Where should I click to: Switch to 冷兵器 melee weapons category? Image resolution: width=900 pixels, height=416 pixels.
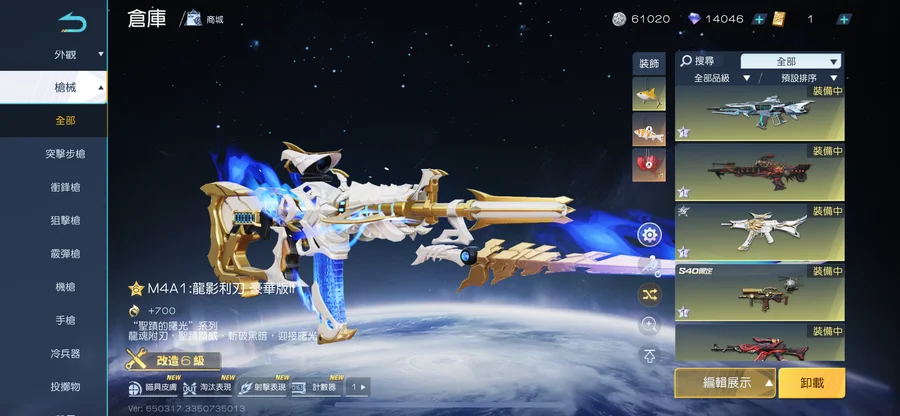[65, 353]
